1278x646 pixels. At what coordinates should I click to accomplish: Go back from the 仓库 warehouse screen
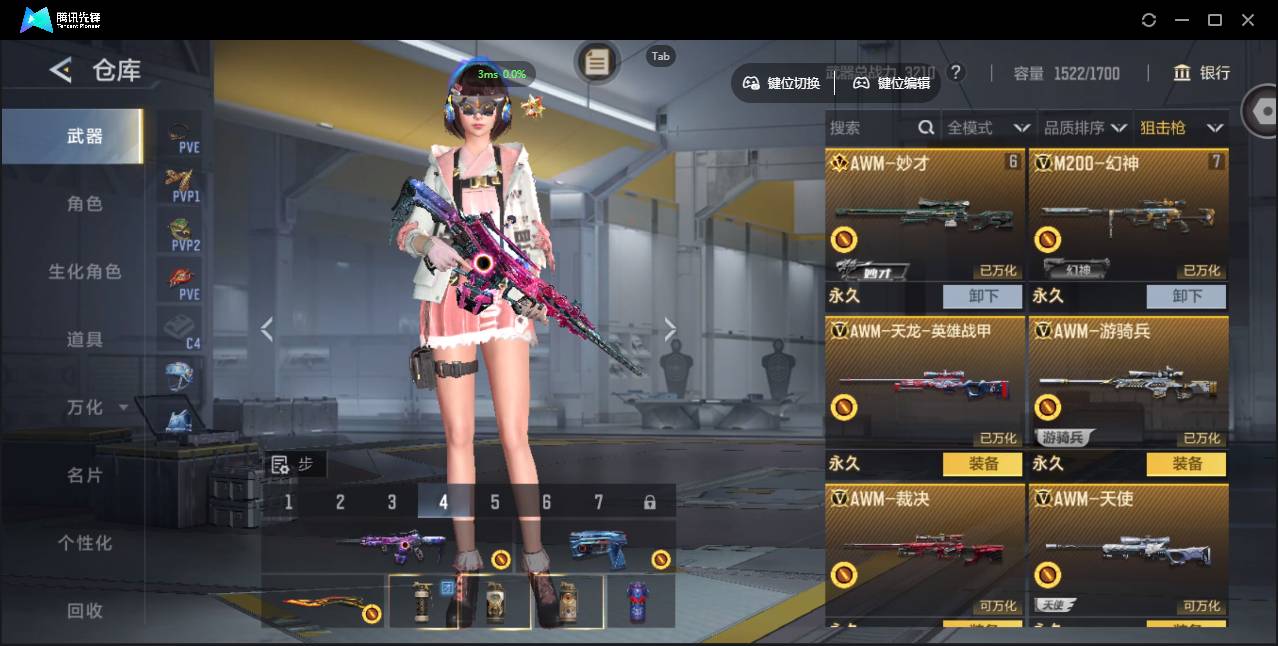61,70
